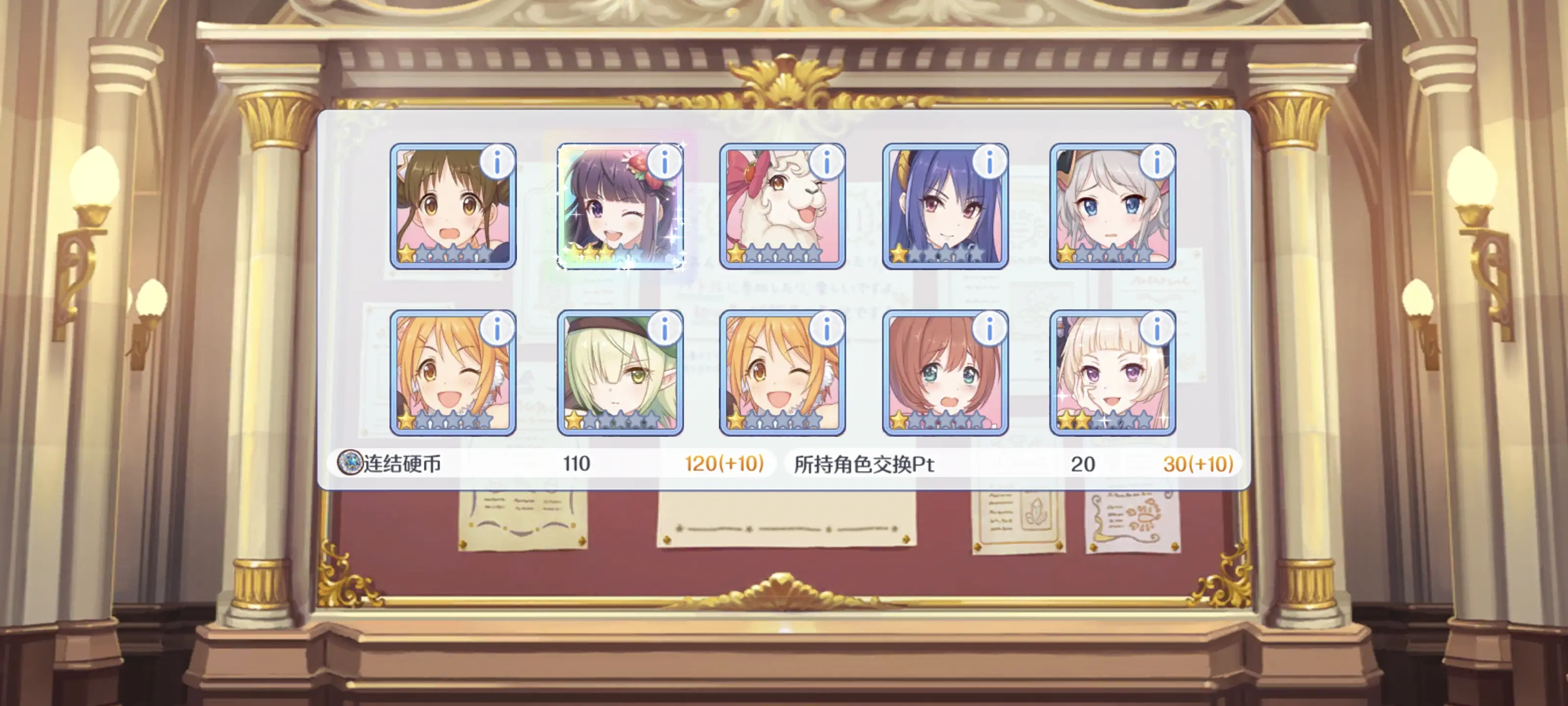This screenshot has height=706, width=1568.
Task: View info for the brown-haired twin-bun girl
Action: 497,163
